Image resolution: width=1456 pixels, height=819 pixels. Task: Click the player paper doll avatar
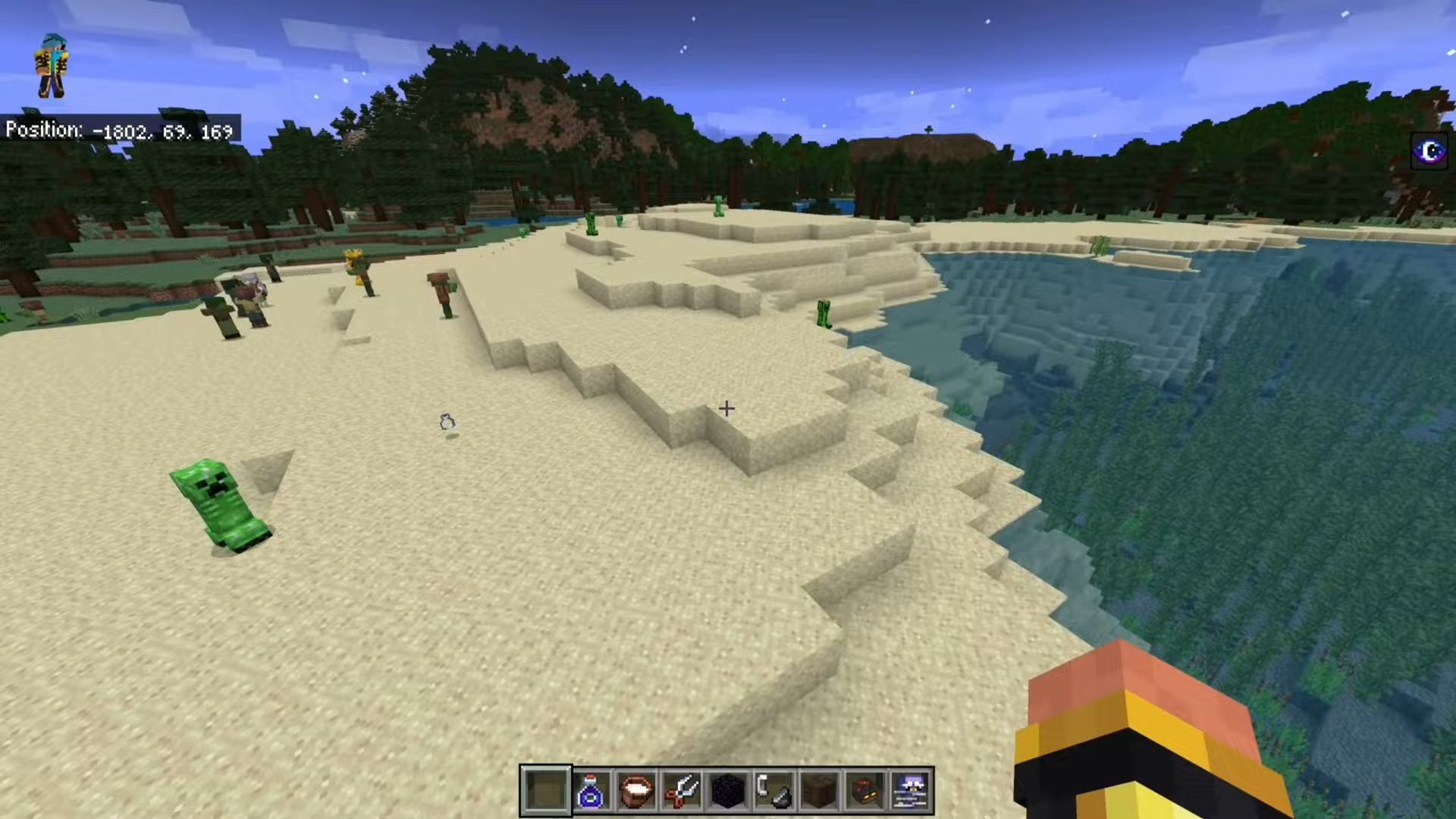point(52,67)
